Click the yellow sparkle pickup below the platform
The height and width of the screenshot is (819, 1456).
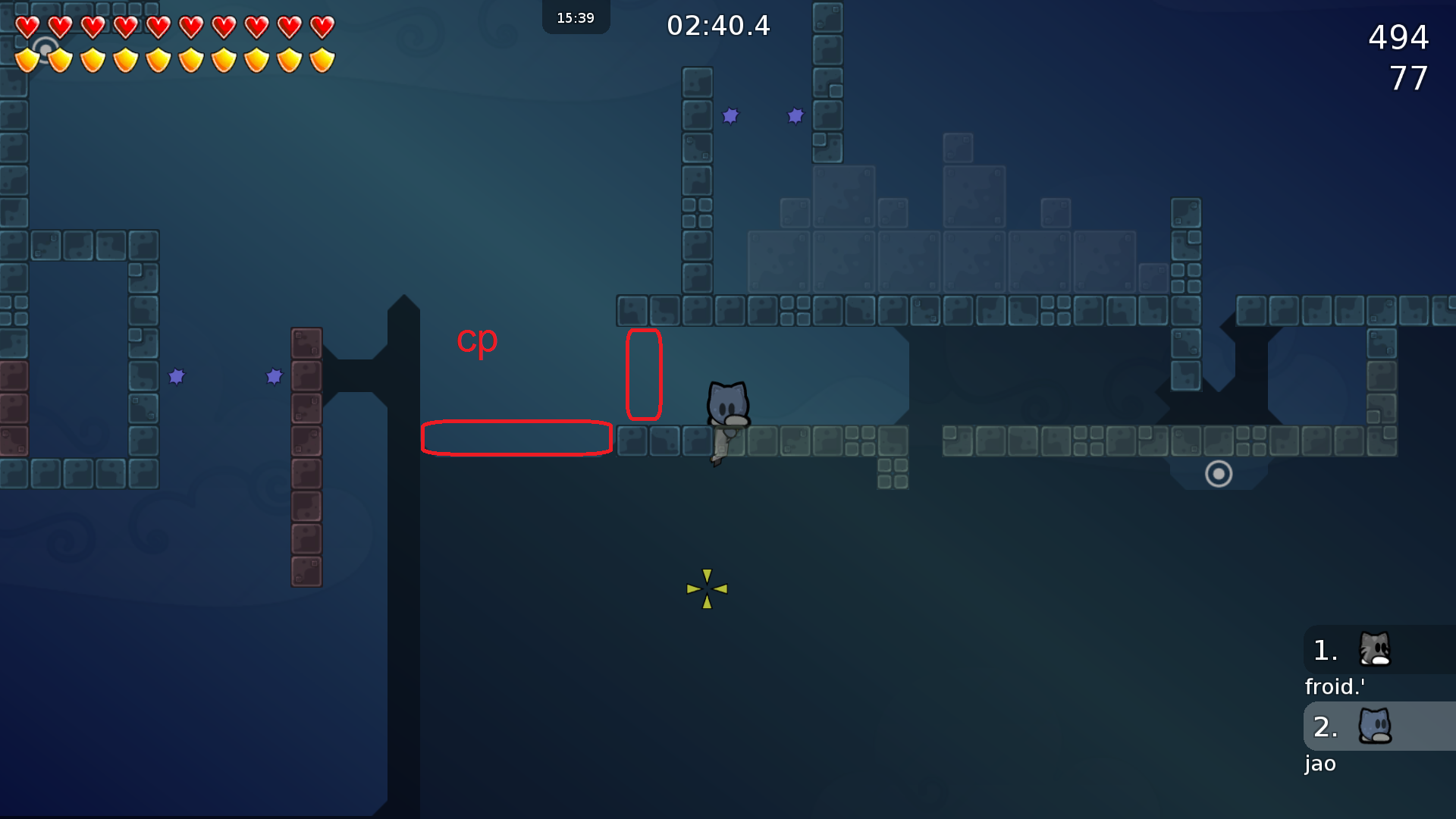coord(706,588)
